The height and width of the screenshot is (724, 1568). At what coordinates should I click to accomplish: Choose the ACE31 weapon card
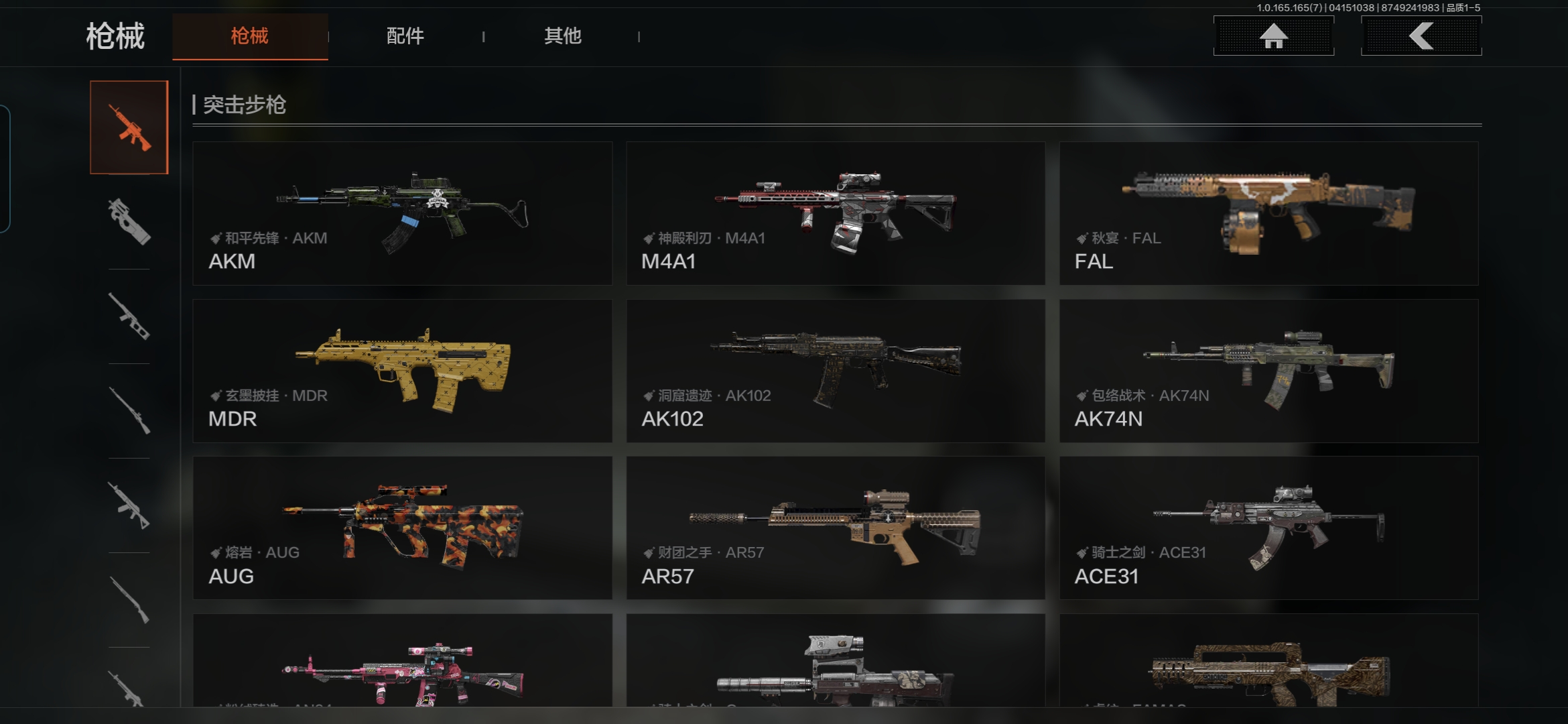1268,528
